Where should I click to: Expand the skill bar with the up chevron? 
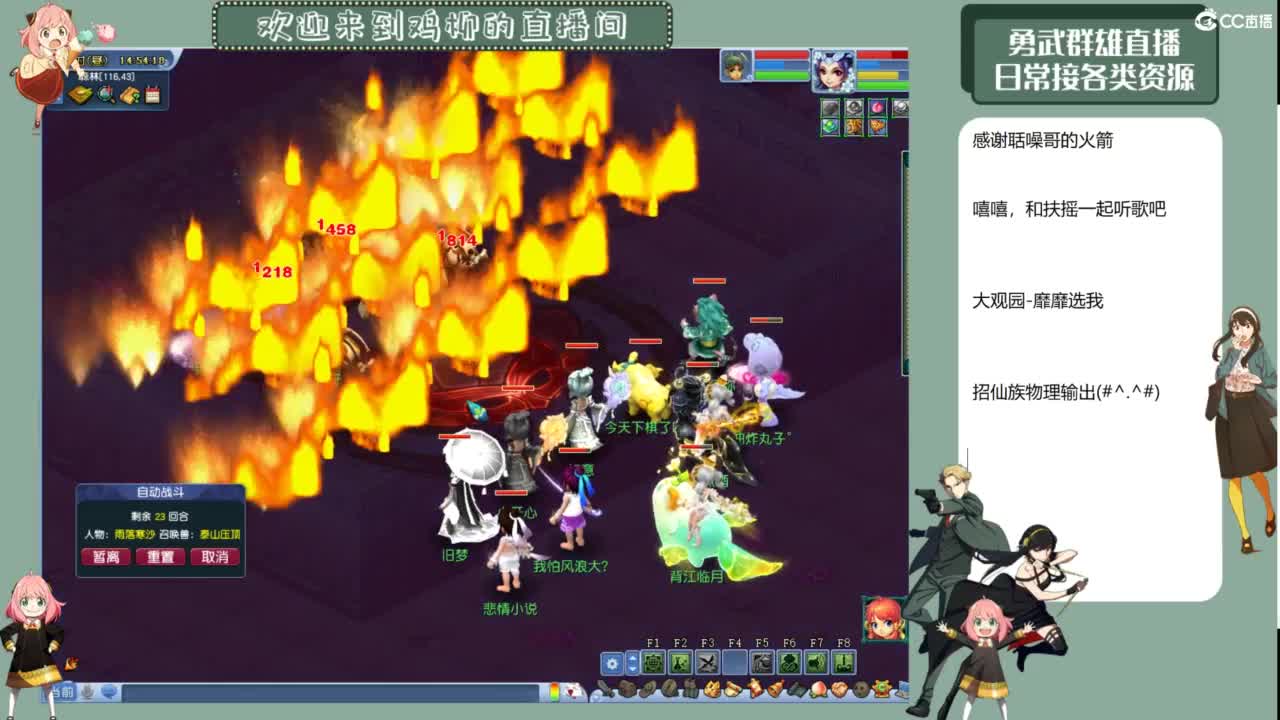(632, 658)
